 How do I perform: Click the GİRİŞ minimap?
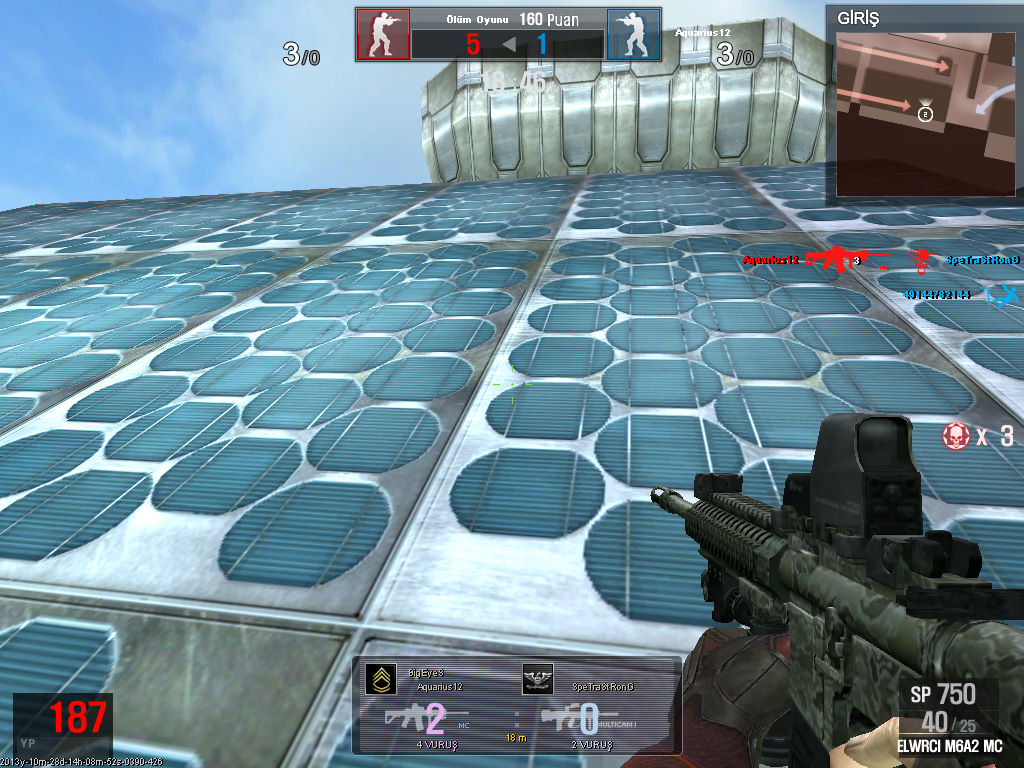pos(926,112)
